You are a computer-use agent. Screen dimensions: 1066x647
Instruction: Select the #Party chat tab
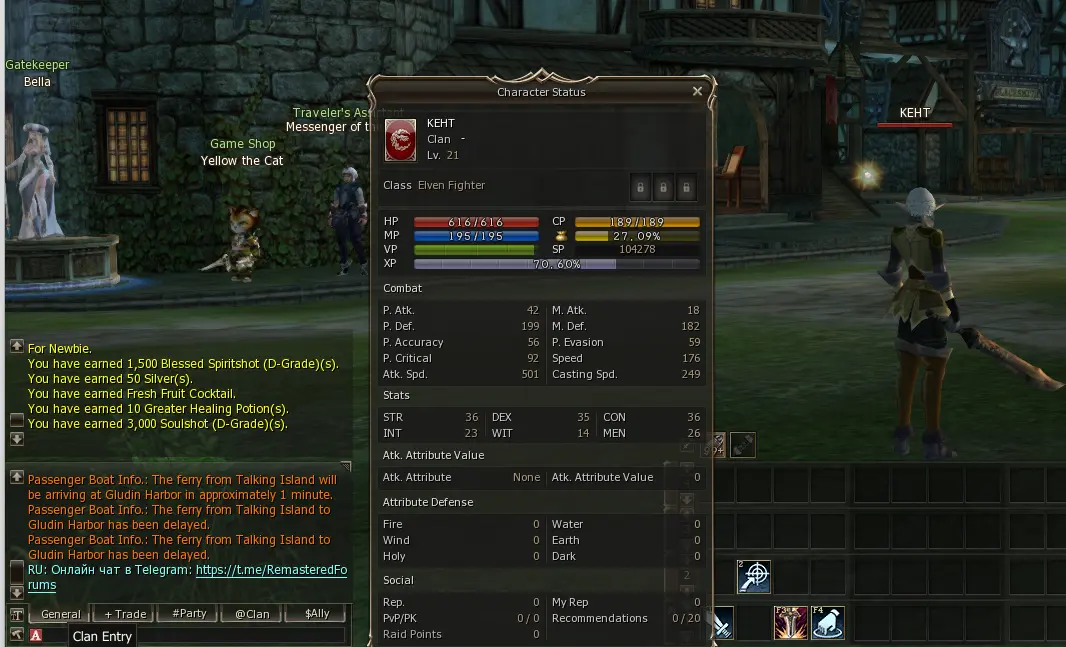tap(189, 614)
